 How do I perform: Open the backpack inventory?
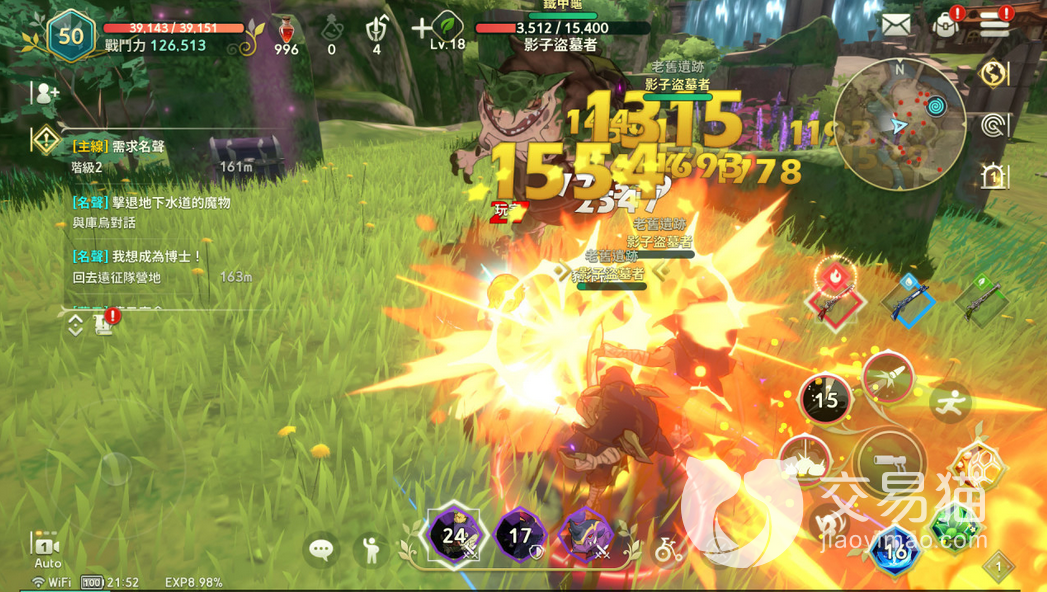click(x=945, y=25)
